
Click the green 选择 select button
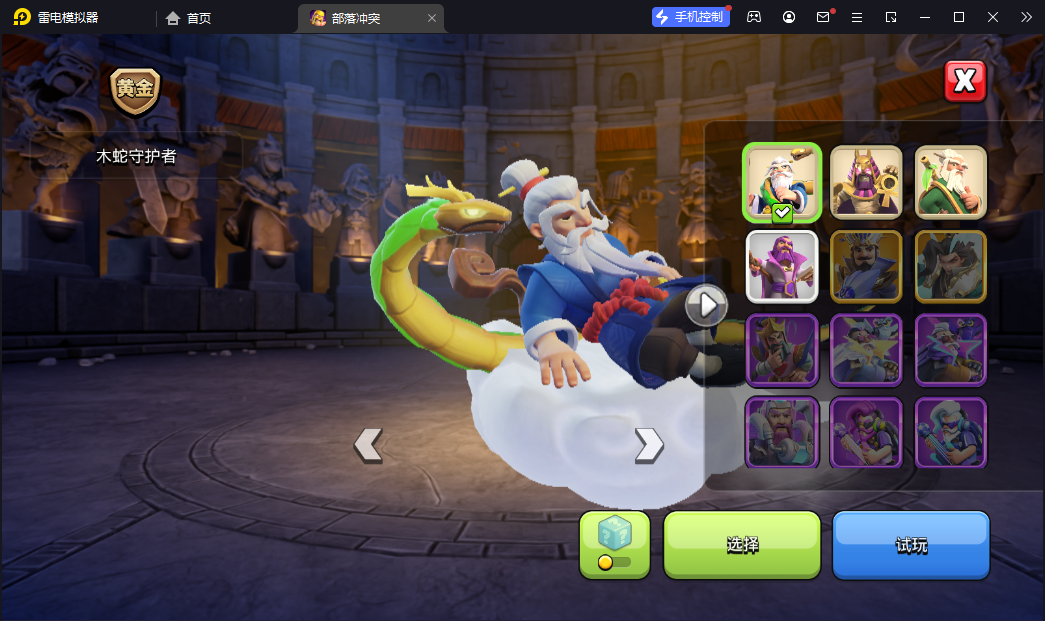[x=742, y=545]
